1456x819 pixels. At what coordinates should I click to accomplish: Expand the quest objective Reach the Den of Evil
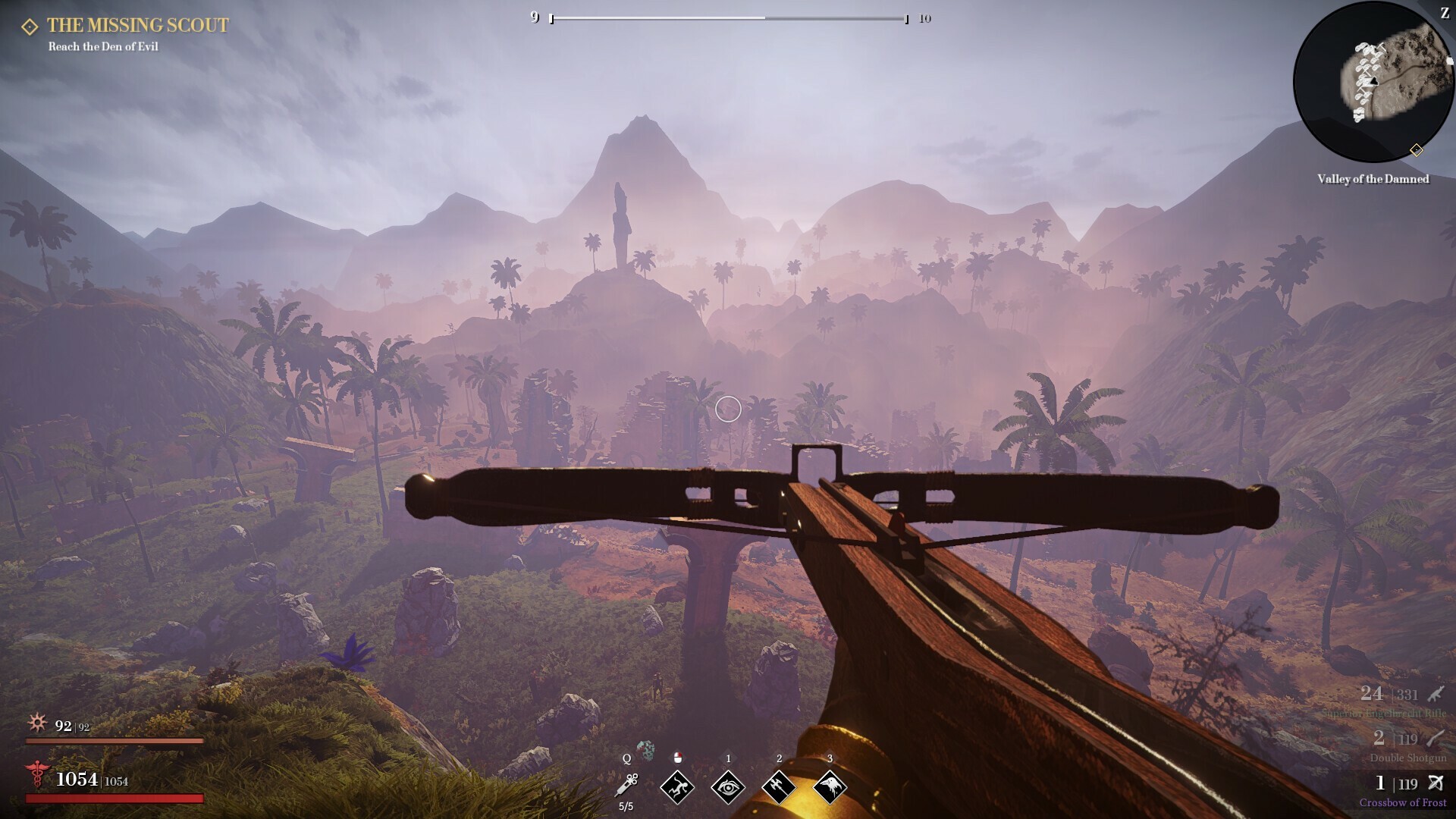pos(104,47)
